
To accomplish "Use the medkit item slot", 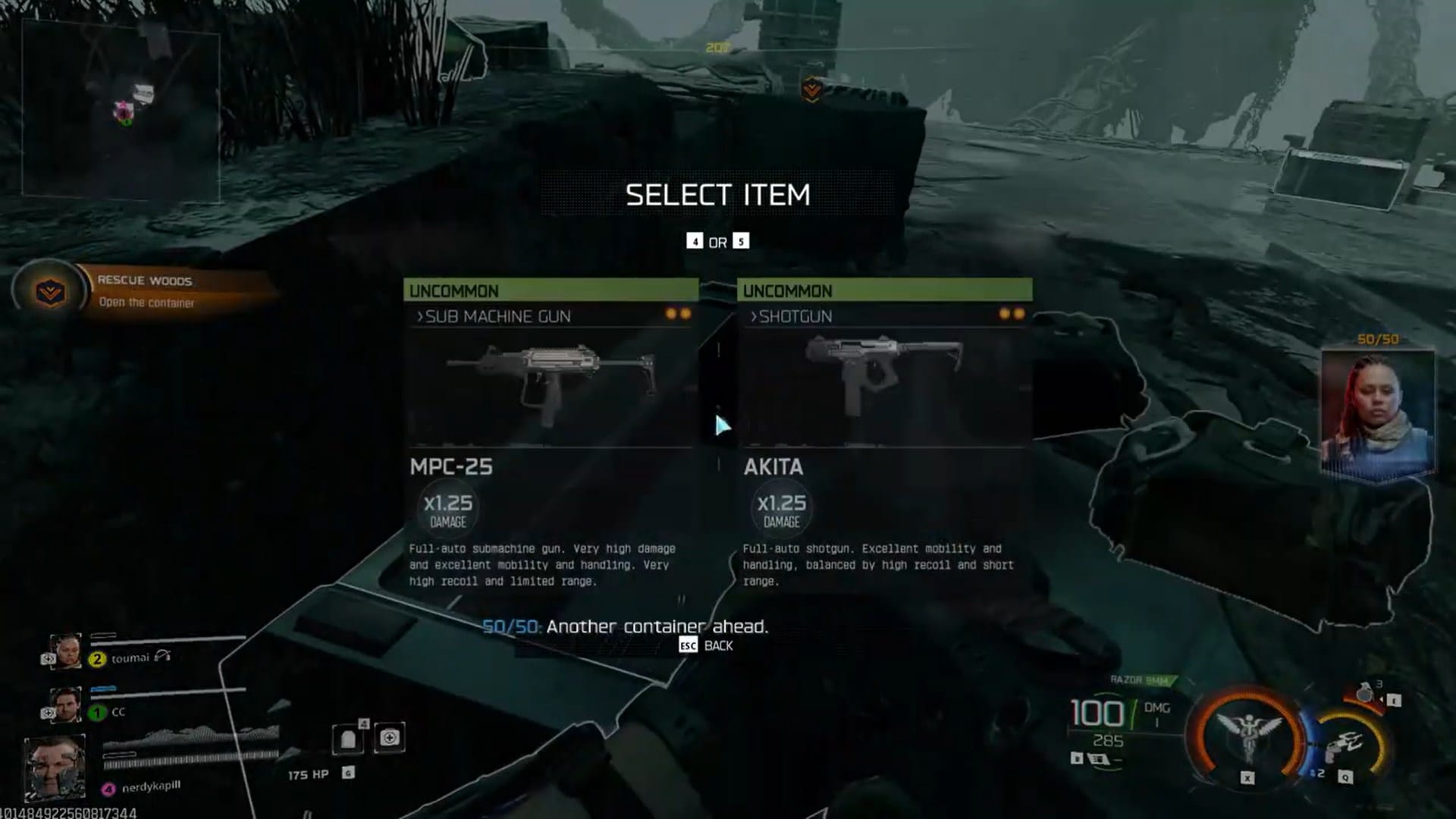I will pos(390,738).
